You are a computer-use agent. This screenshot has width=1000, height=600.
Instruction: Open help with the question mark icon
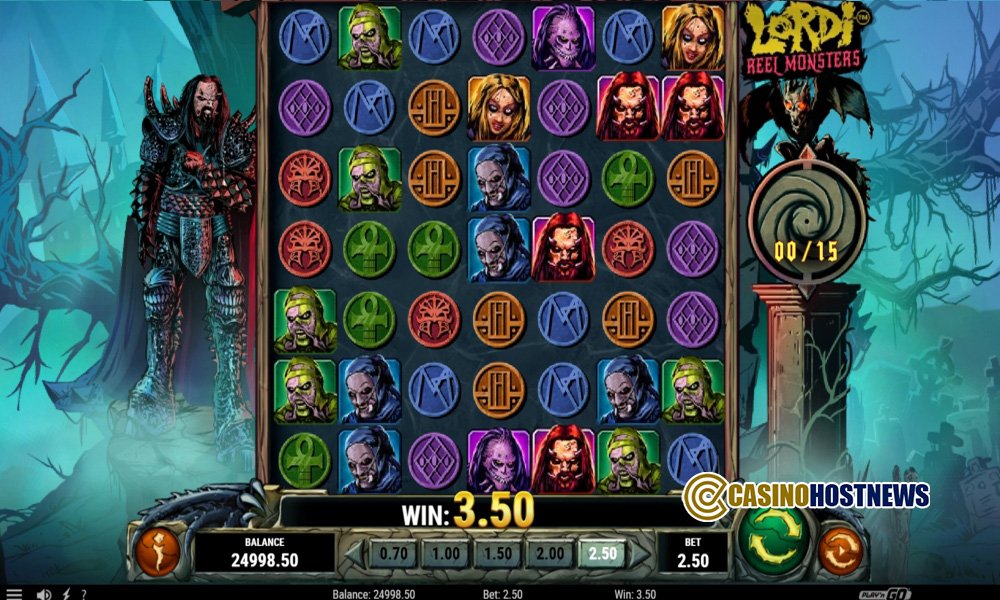83,593
